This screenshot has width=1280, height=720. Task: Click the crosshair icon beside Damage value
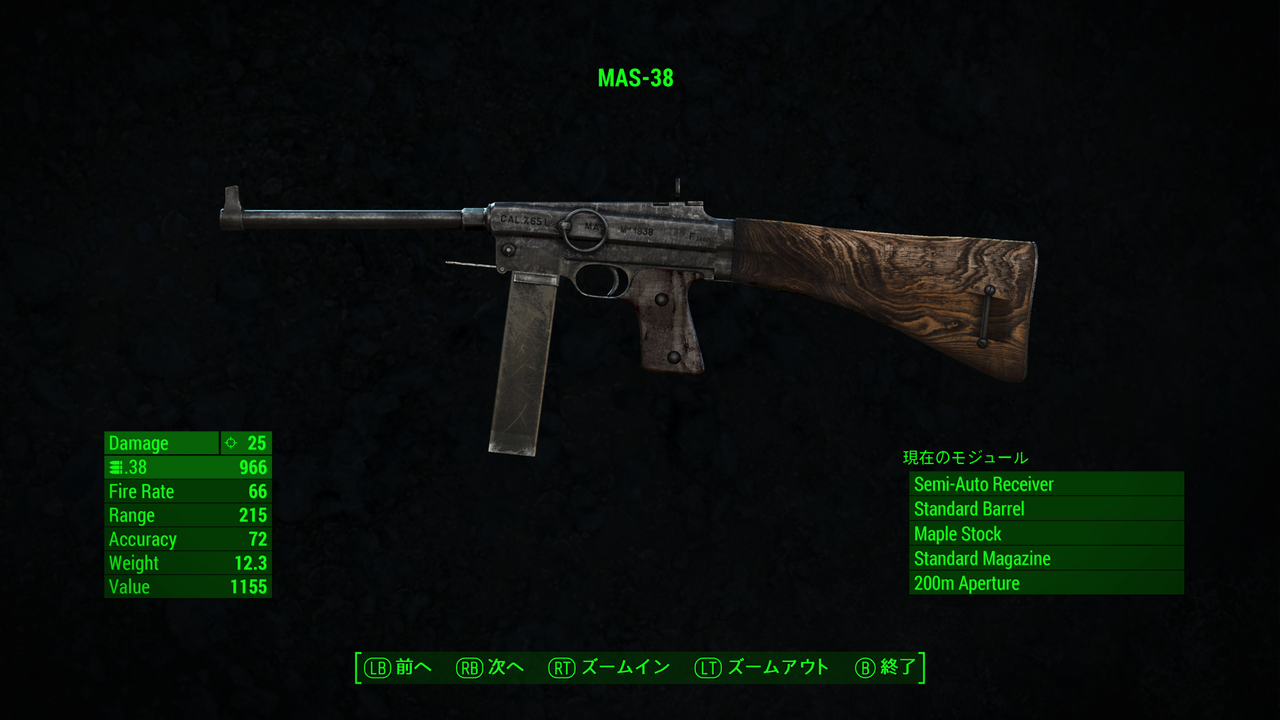click(231, 443)
